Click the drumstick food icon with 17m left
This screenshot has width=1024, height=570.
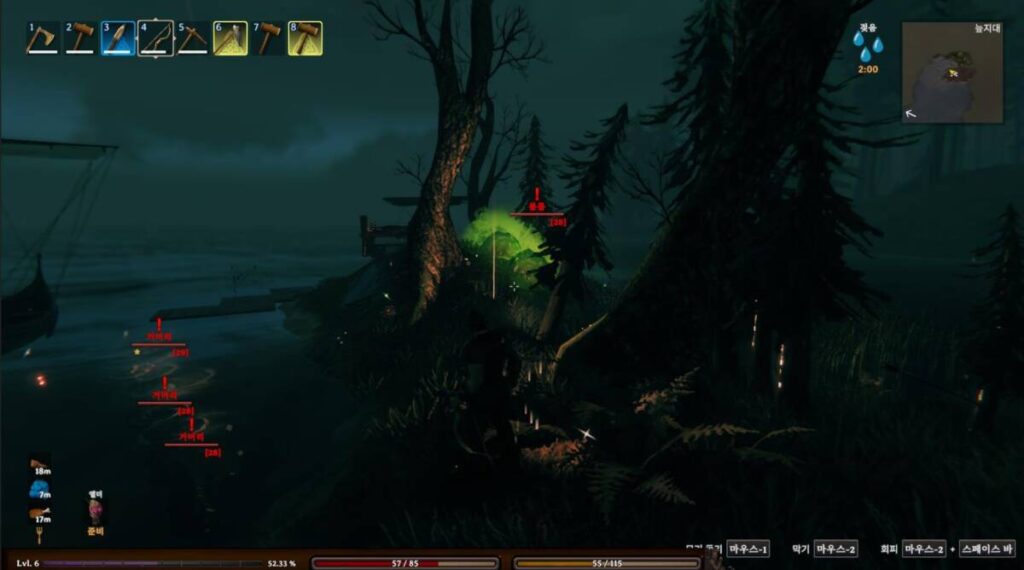[x=41, y=514]
